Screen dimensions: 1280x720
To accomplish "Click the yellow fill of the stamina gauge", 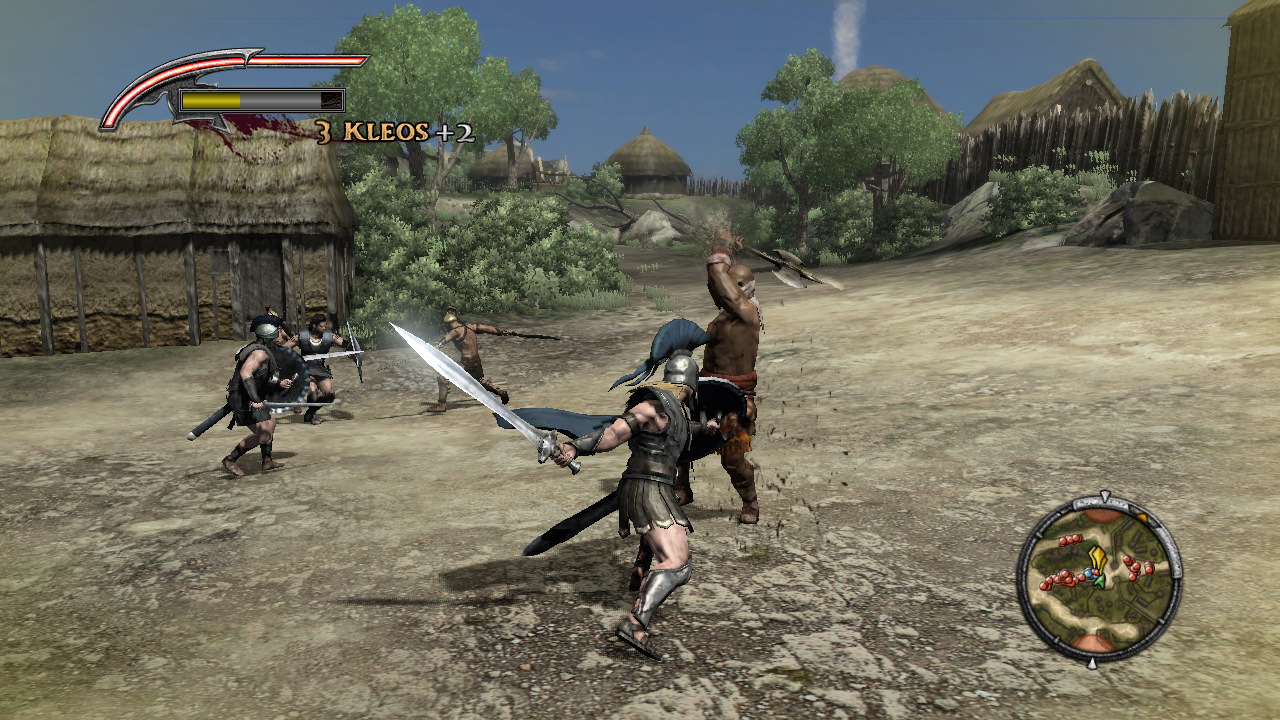I will [210, 99].
